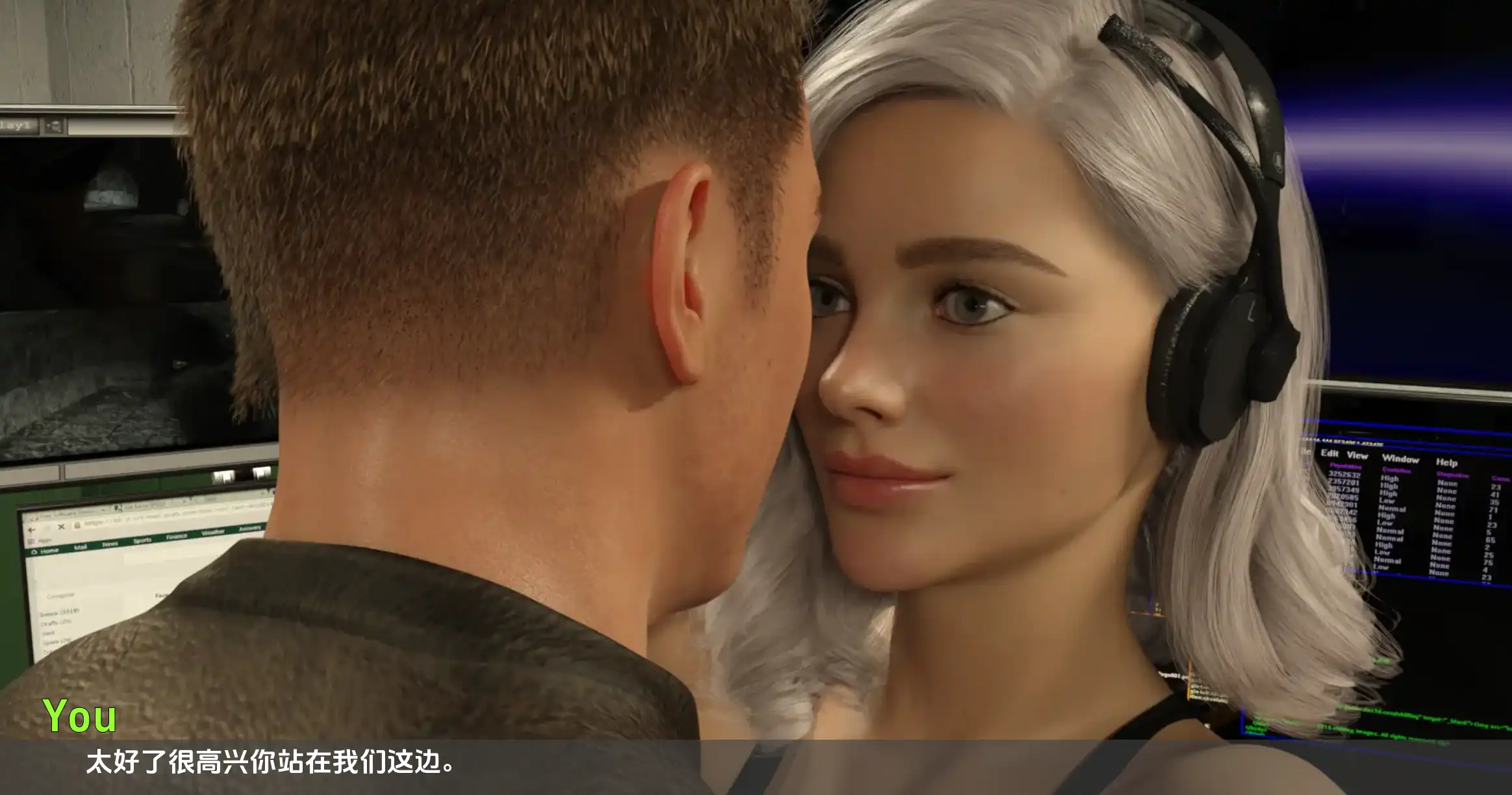
Task: Open the View menu on the right monitor
Action: coord(1358,456)
